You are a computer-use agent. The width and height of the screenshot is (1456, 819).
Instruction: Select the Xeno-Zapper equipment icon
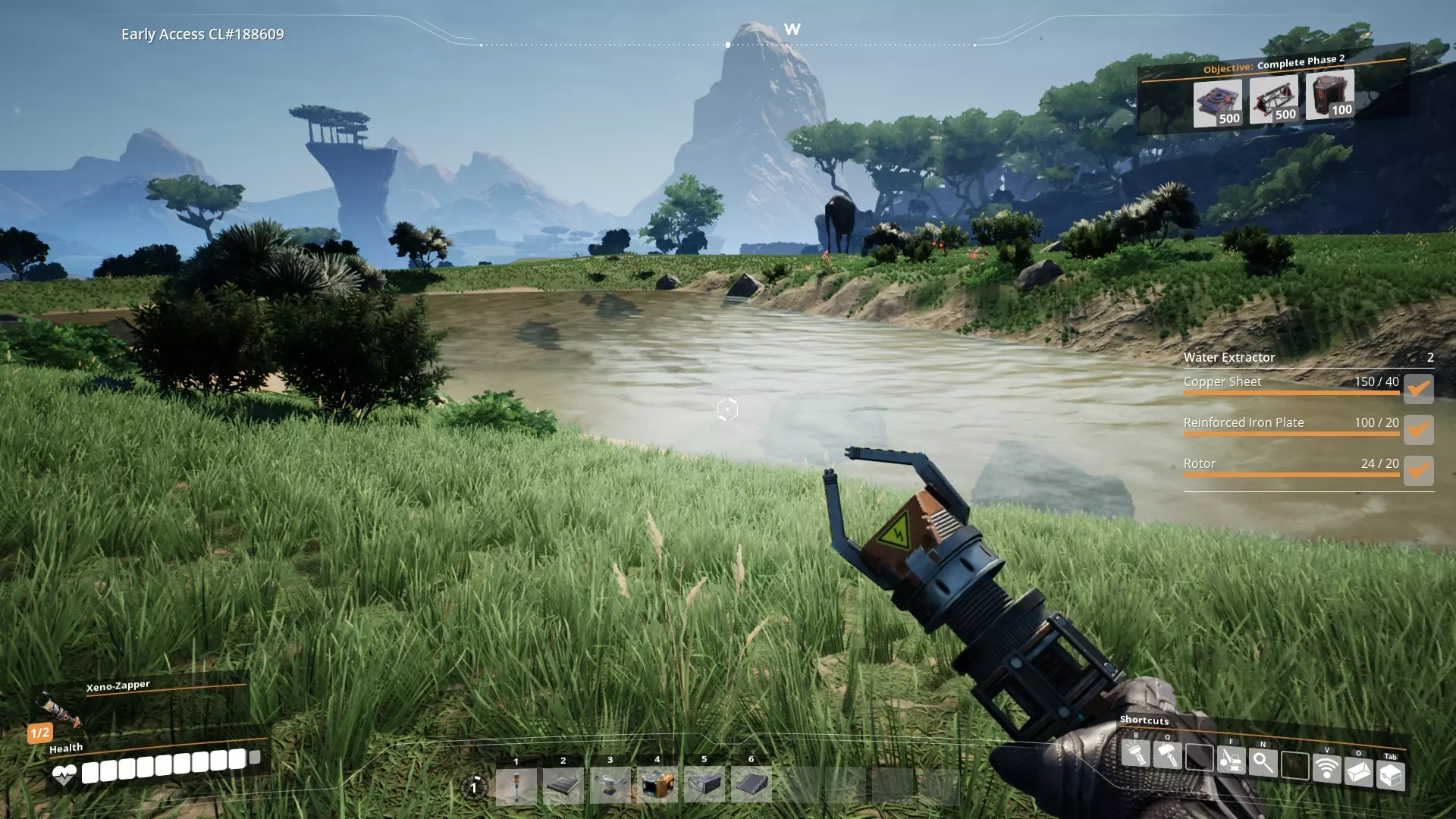click(x=58, y=709)
